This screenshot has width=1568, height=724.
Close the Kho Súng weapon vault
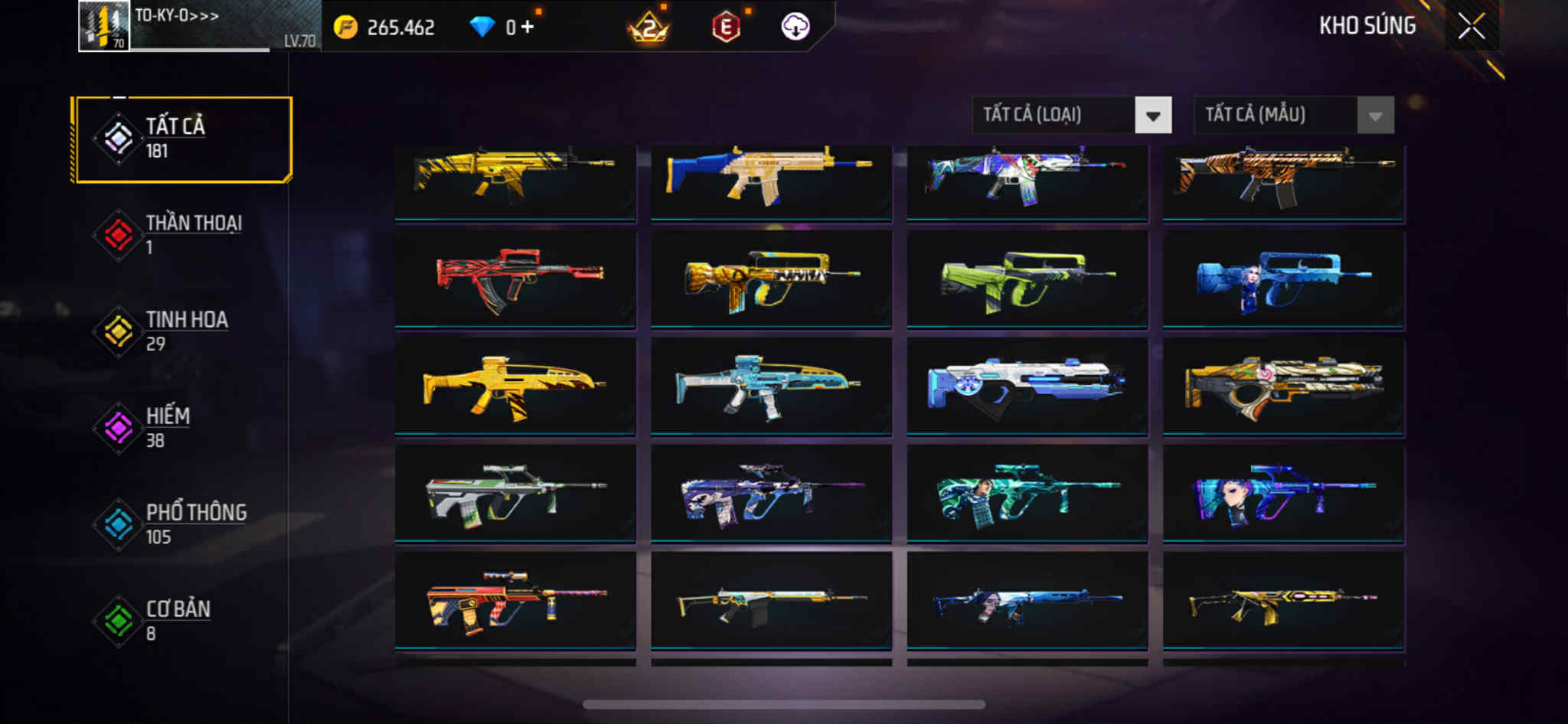coord(1471,27)
